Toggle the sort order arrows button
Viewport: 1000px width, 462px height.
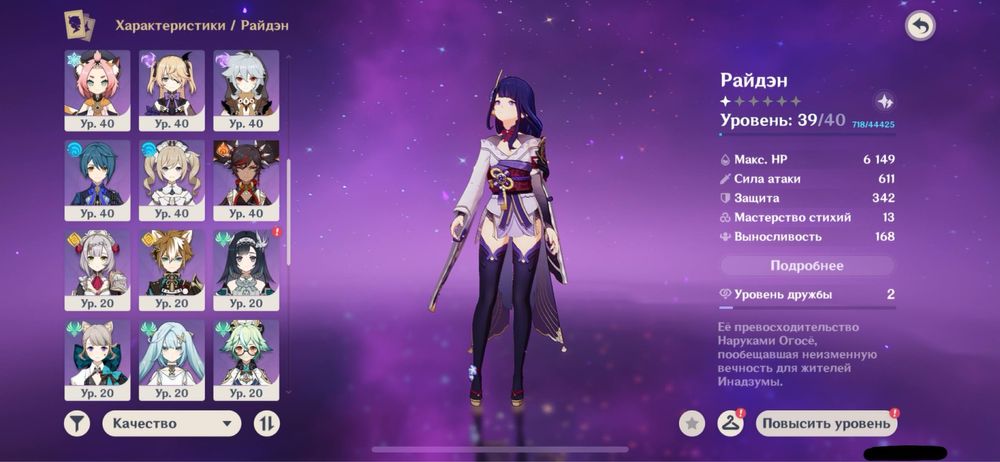[267, 423]
